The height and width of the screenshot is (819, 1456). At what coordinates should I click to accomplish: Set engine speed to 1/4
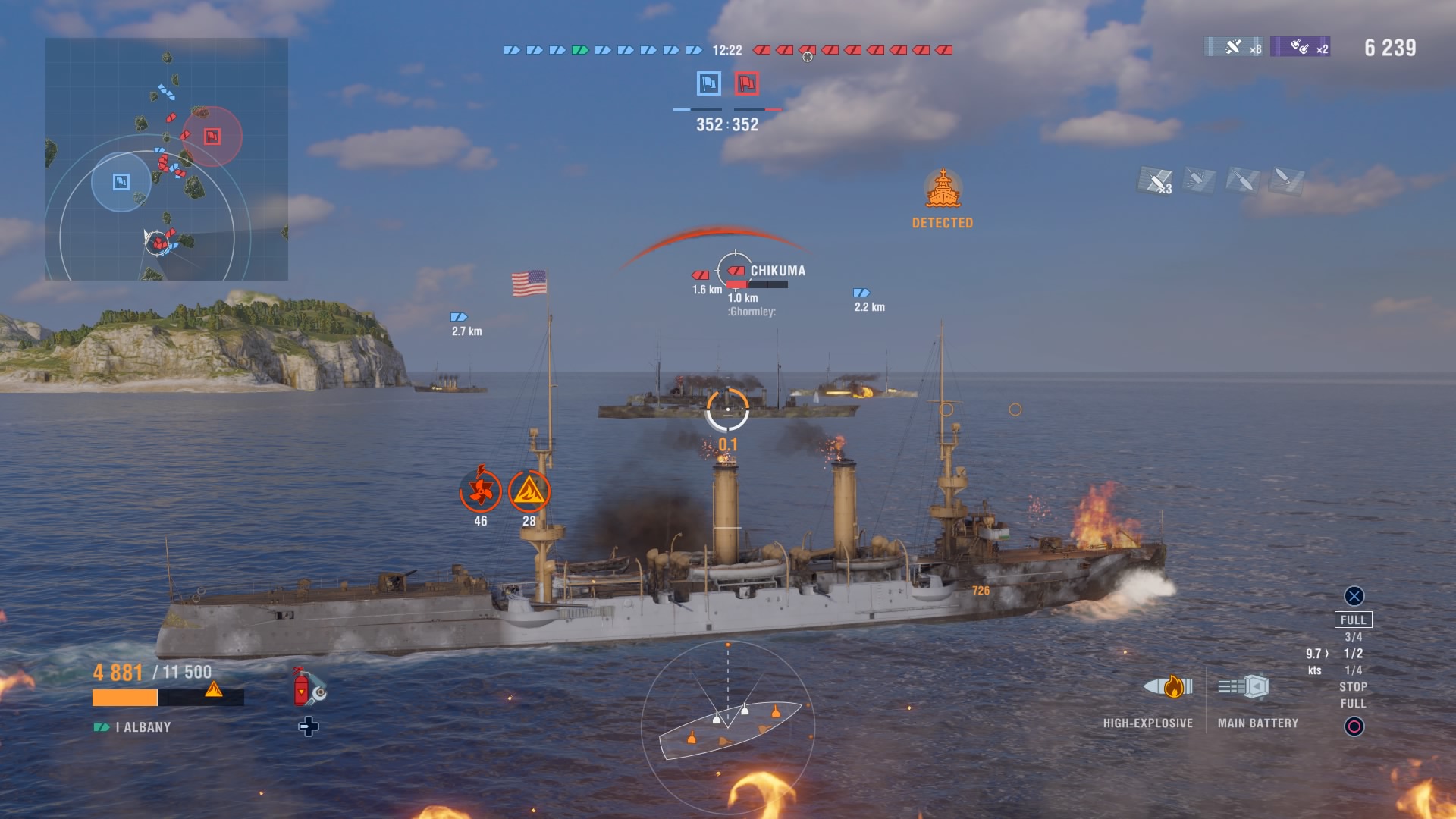(x=1354, y=670)
